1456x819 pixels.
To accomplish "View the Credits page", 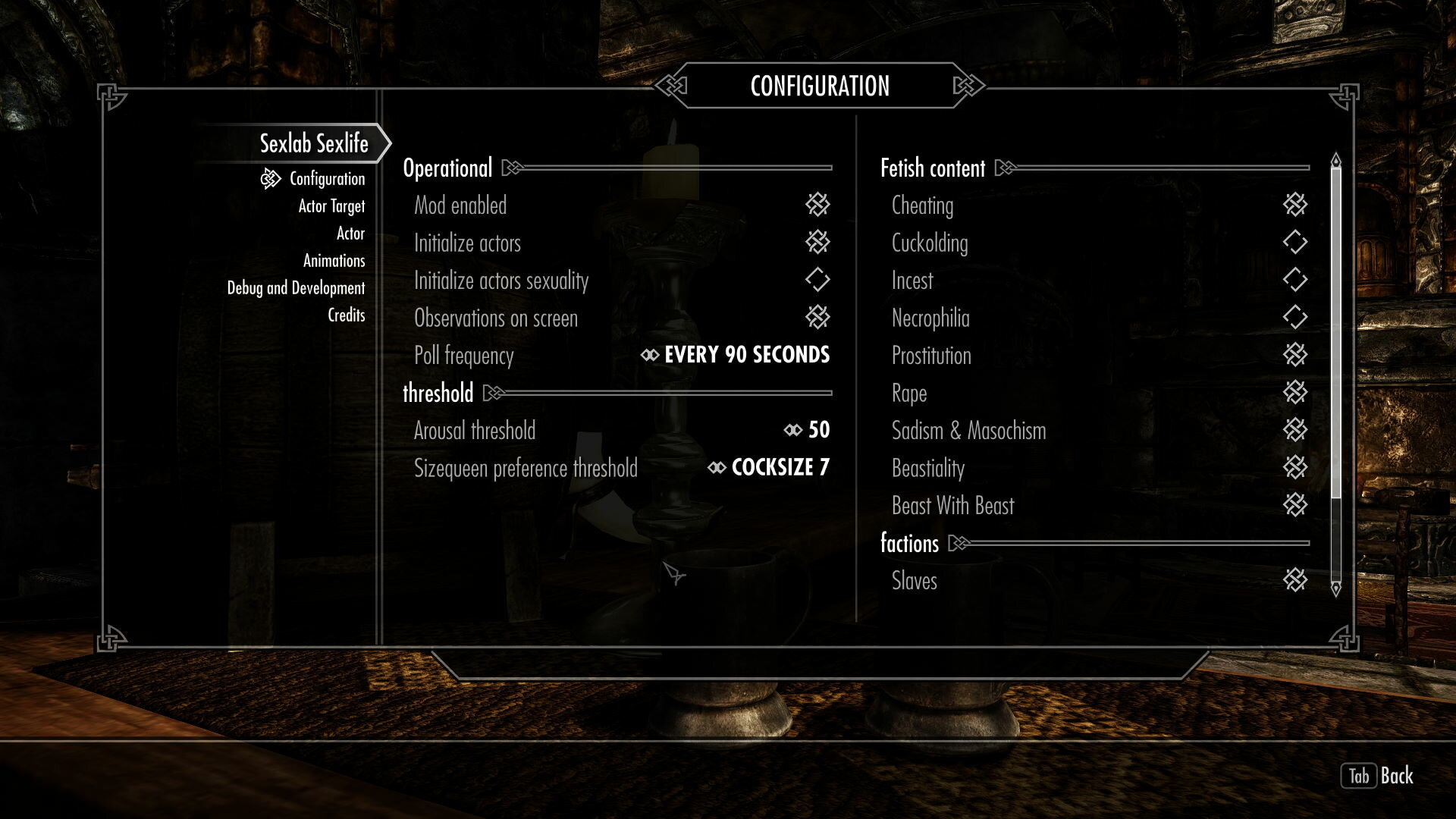I will pos(346,315).
